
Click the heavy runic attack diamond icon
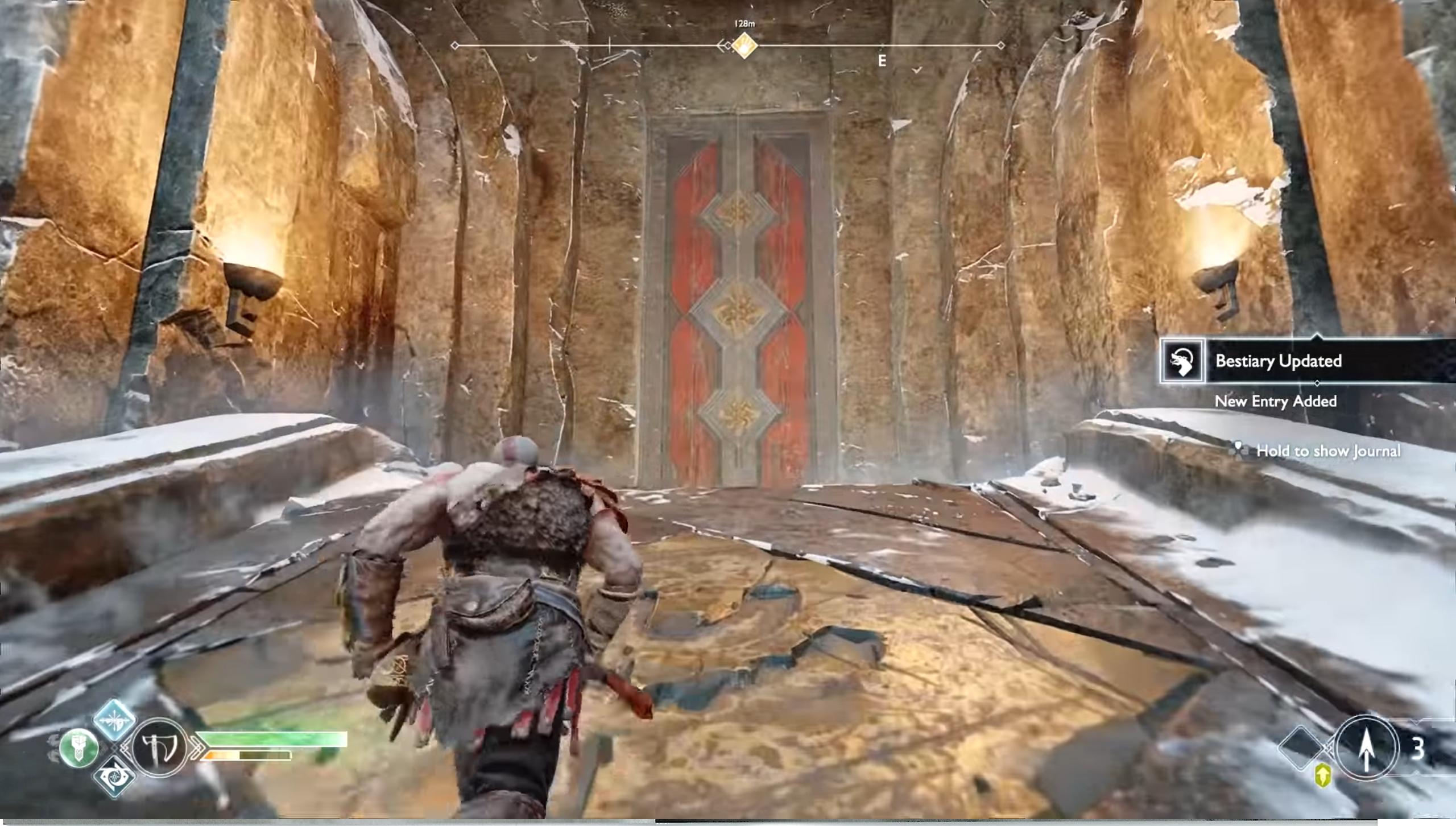point(114,777)
